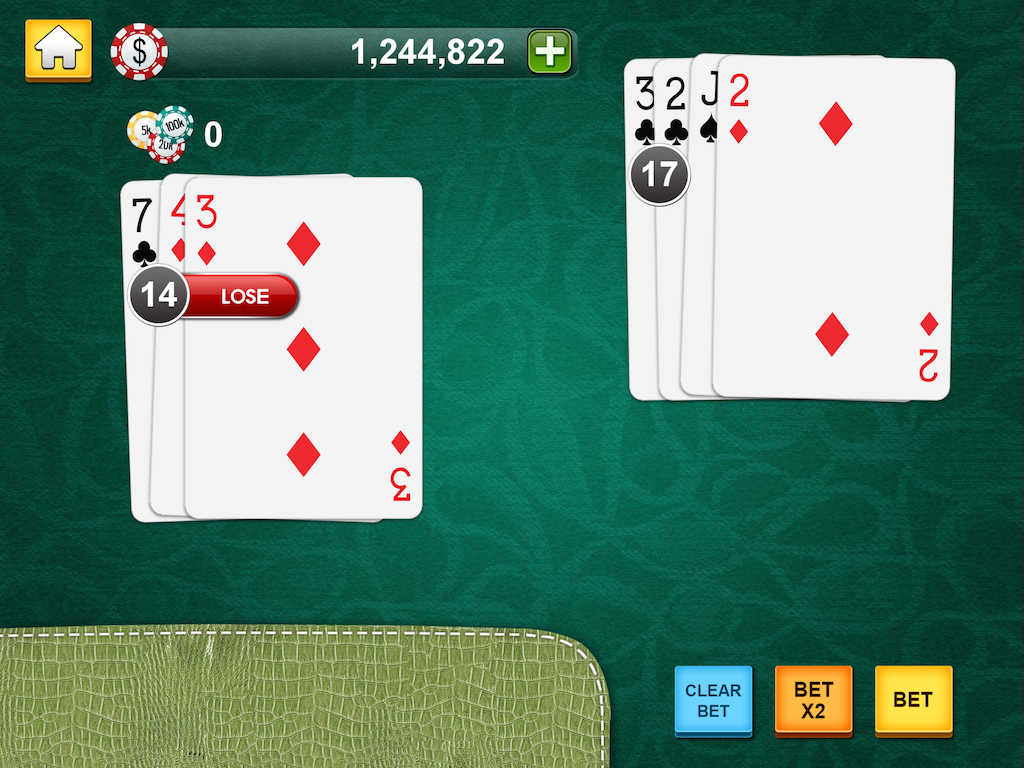Place a bet with yellow Bet button
This screenshot has height=768, width=1024.
click(x=913, y=700)
